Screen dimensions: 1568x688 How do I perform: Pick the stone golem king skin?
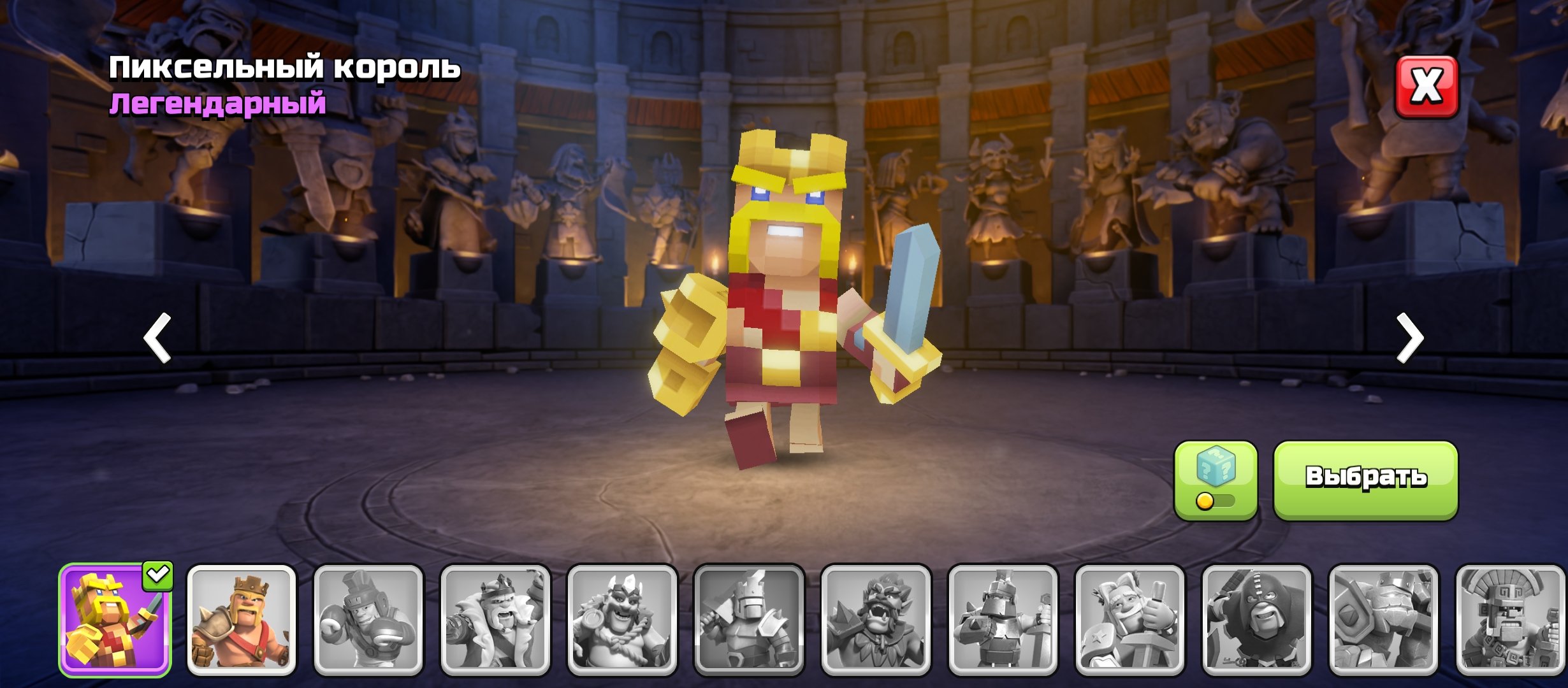pos(1383,620)
